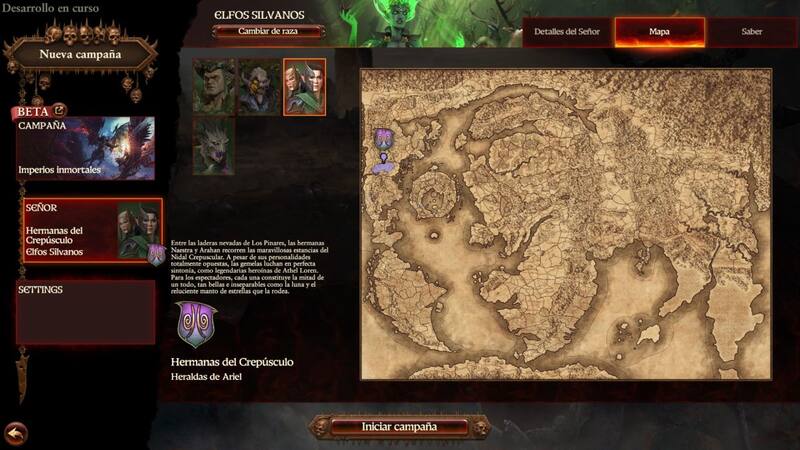Start the campaign with Iniciar campaña
This screenshot has width=800, height=450.
coord(399,426)
